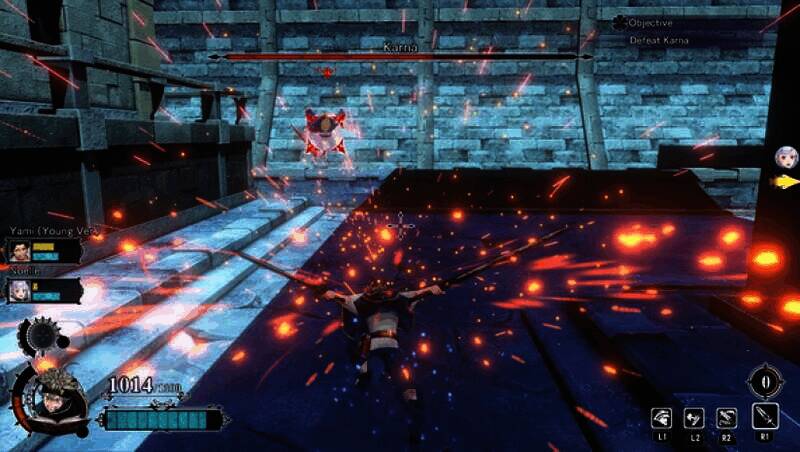Click the offscreen ally indicator with silver-haired face

(x=786, y=157)
